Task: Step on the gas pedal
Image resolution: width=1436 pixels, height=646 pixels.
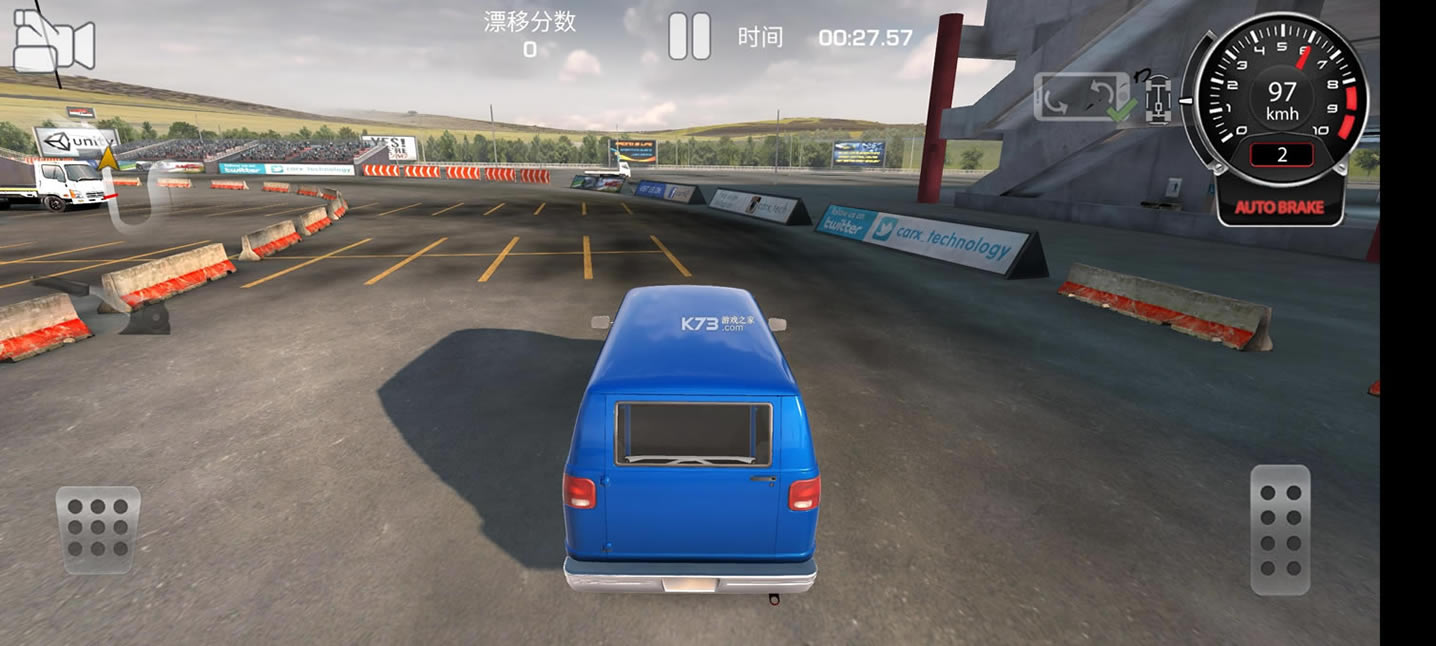Action: pos(1280,530)
